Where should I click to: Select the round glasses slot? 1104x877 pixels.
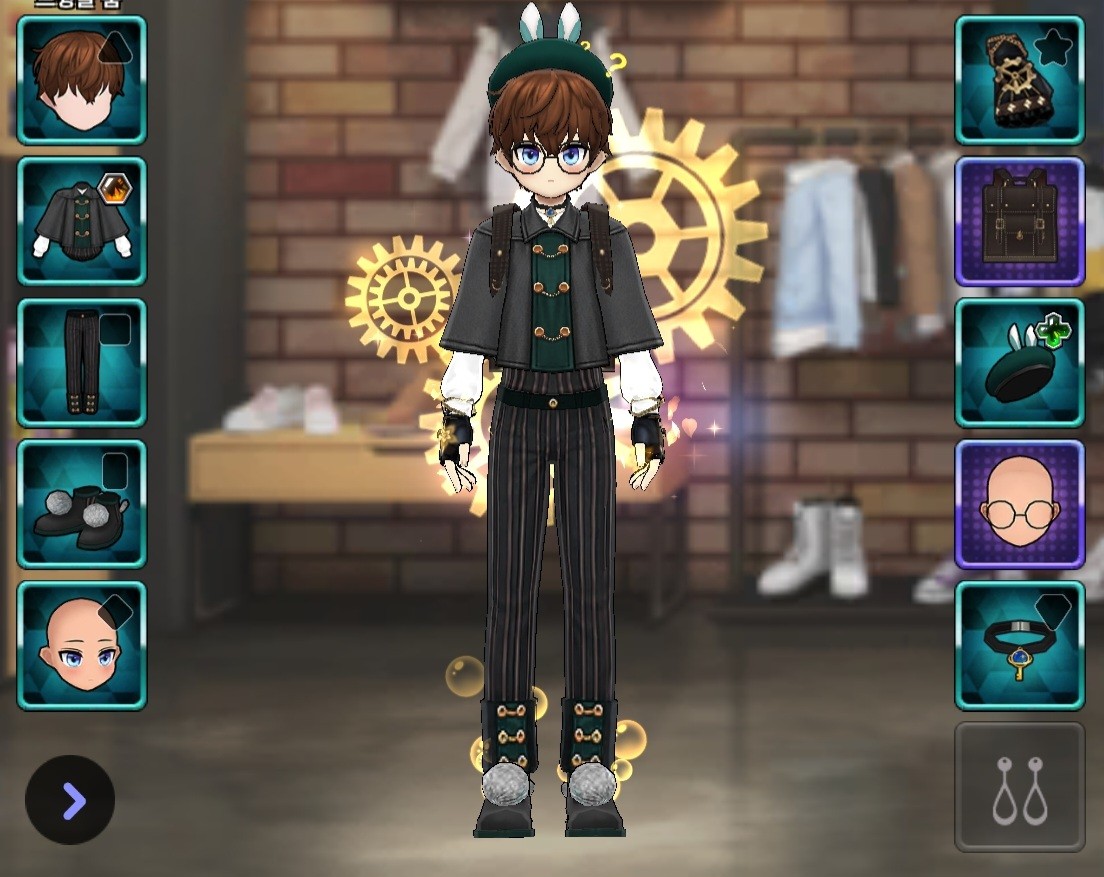(1019, 504)
